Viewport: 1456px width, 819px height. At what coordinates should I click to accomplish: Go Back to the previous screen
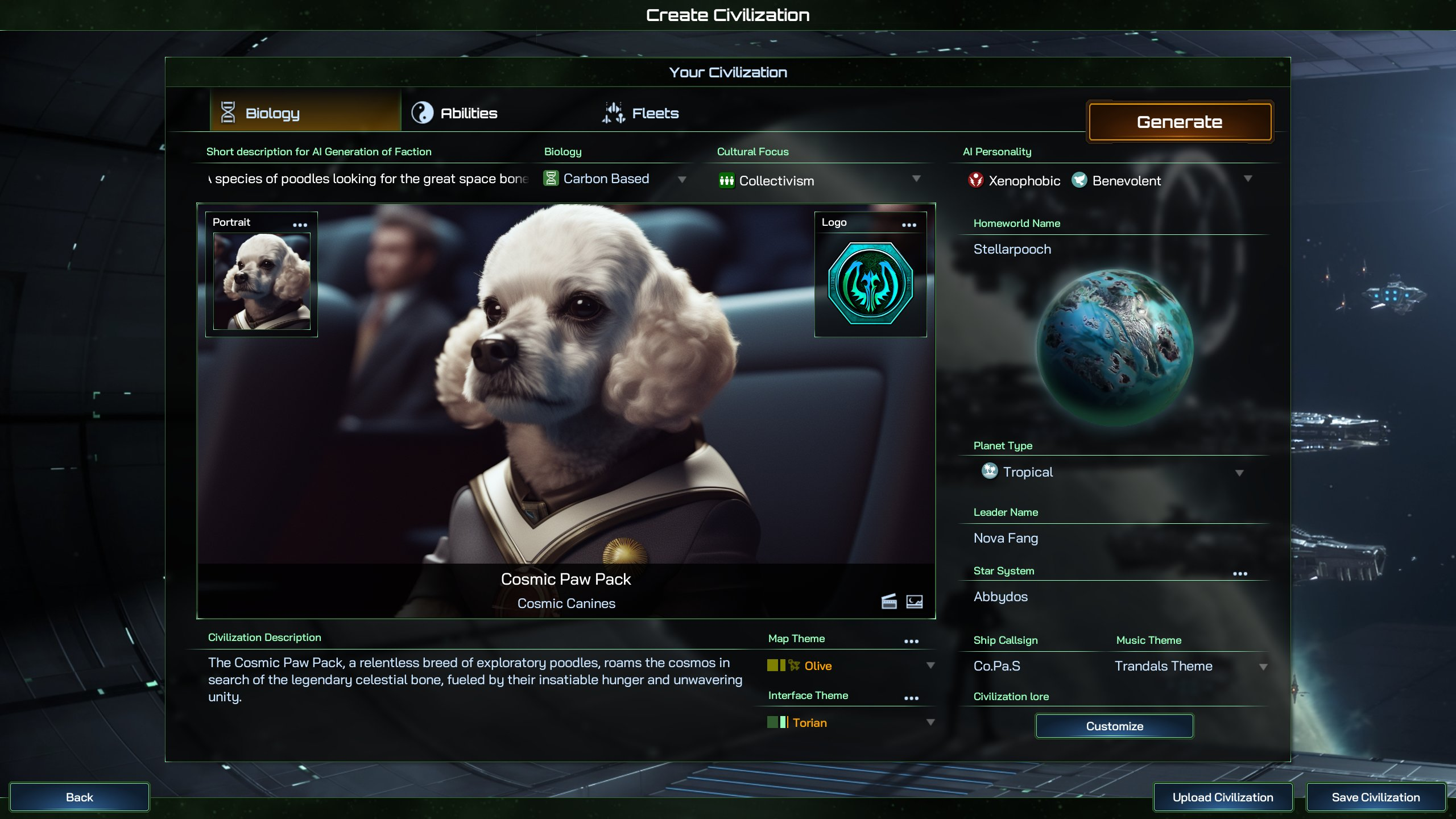click(80, 797)
